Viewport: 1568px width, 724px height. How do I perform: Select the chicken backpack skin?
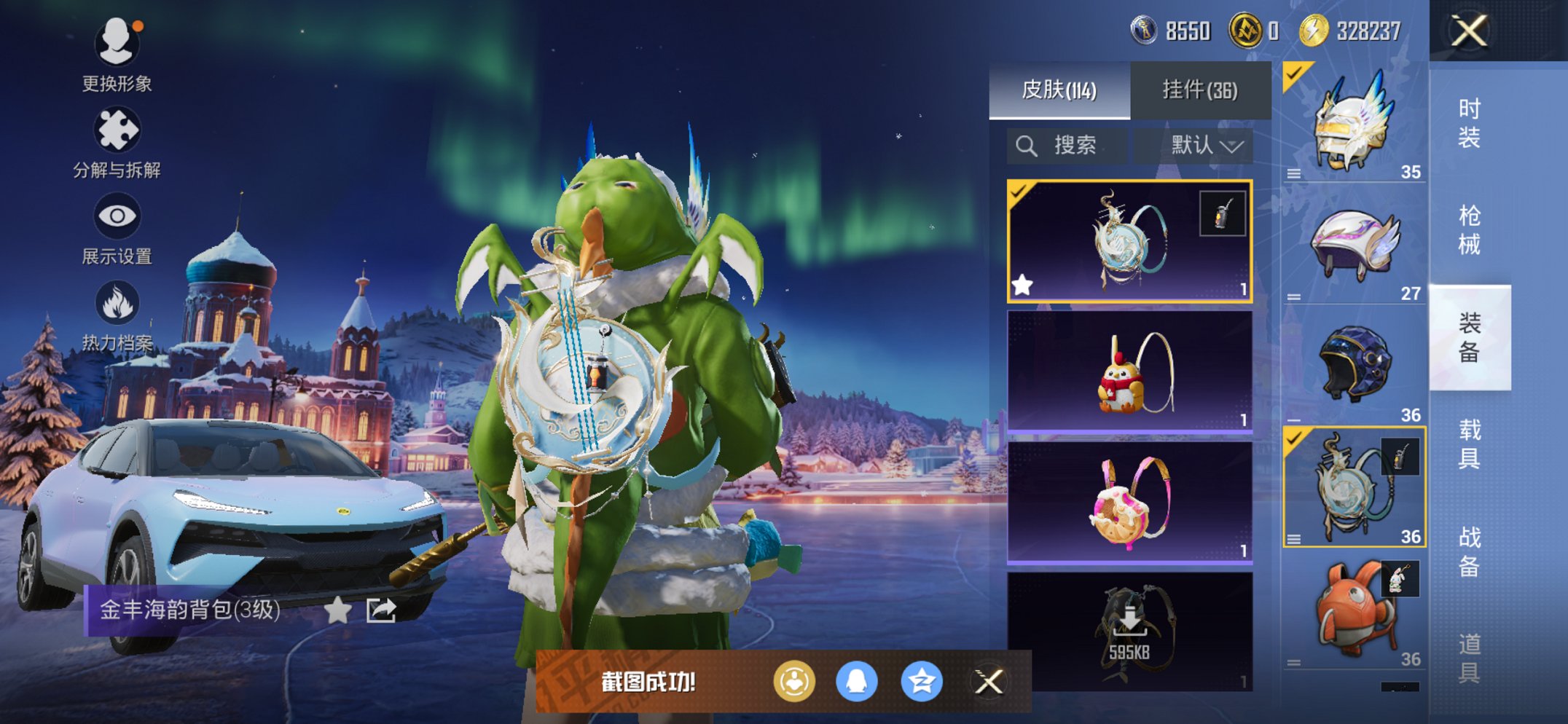pos(1129,372)
